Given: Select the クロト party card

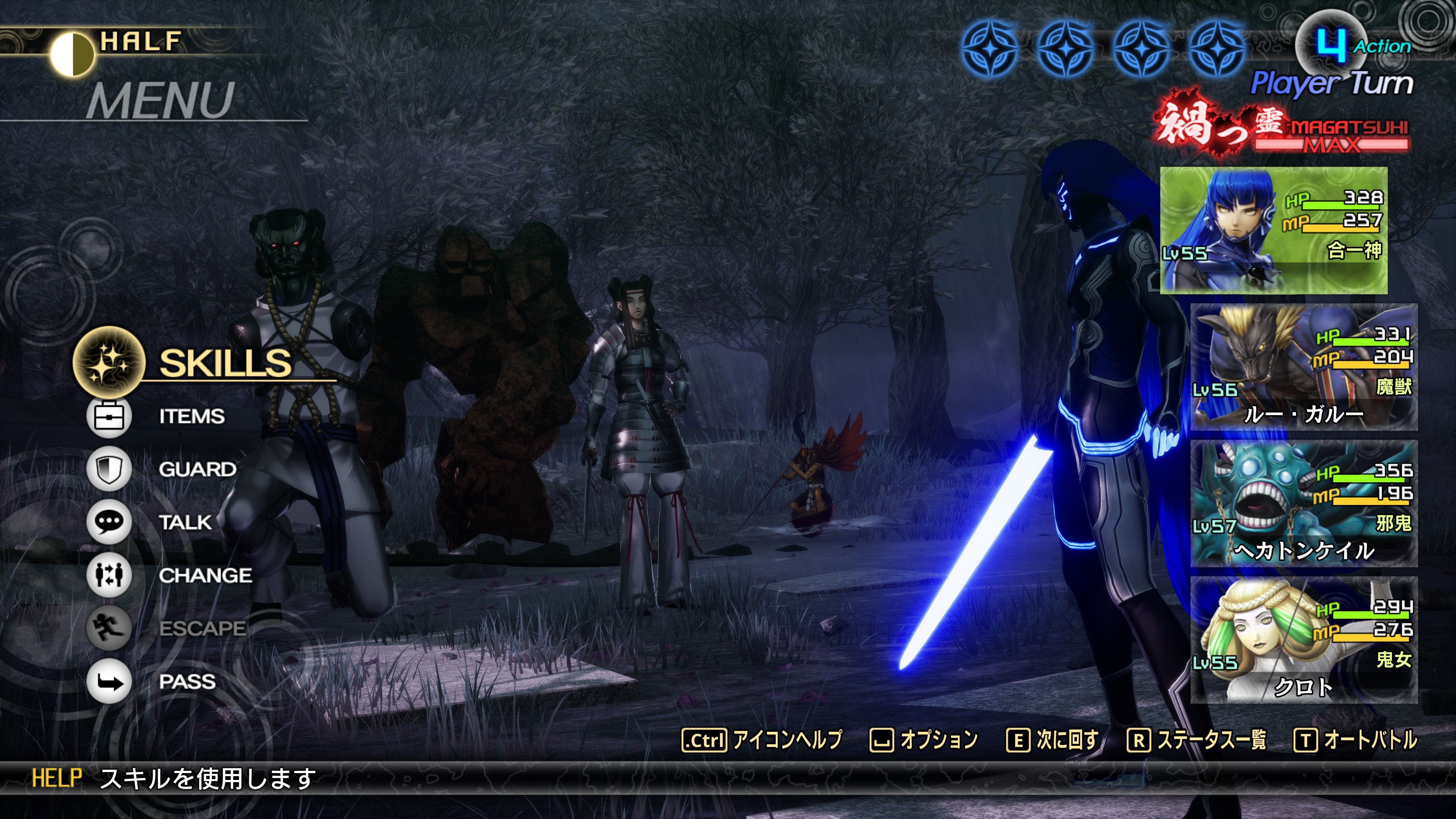Looking at the screenshot, I should pos(1304,640).
